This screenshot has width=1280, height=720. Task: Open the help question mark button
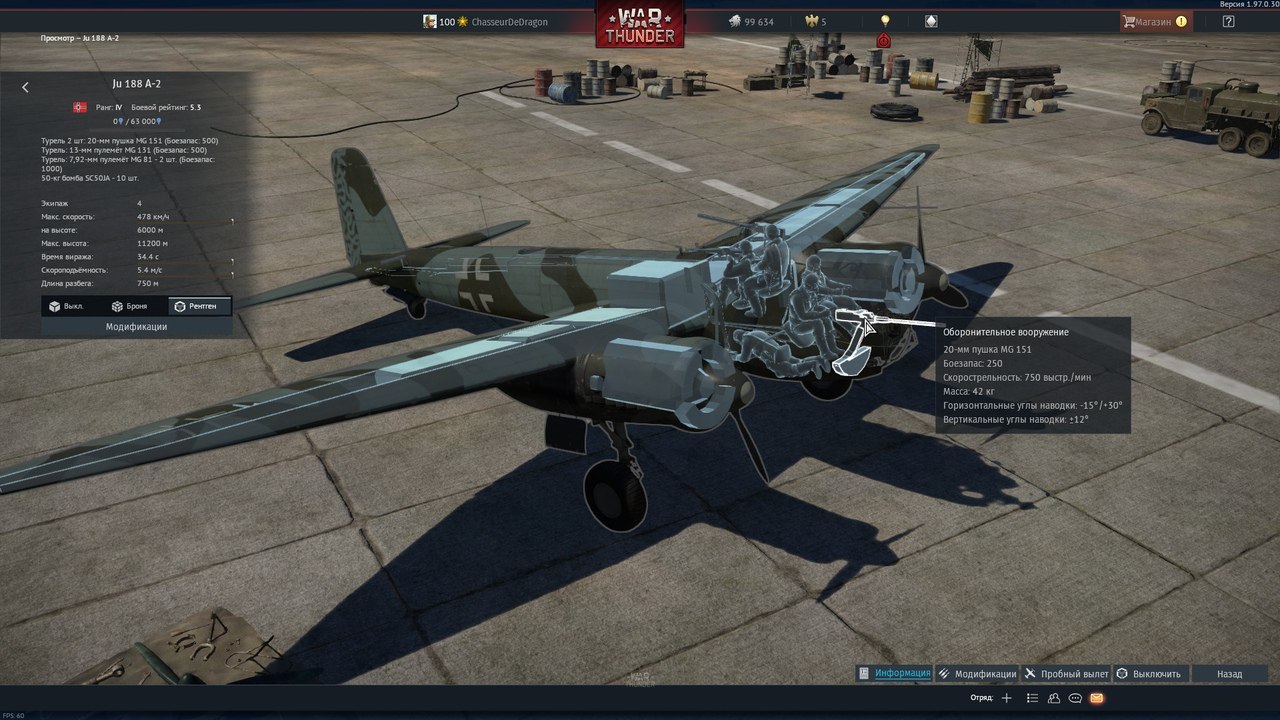point(1229,21)
